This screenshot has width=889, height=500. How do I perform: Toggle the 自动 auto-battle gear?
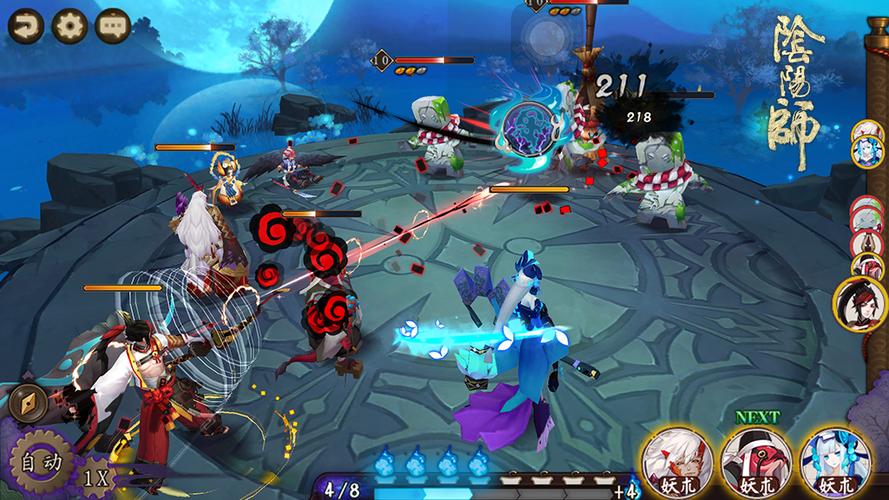coord(40,463)
